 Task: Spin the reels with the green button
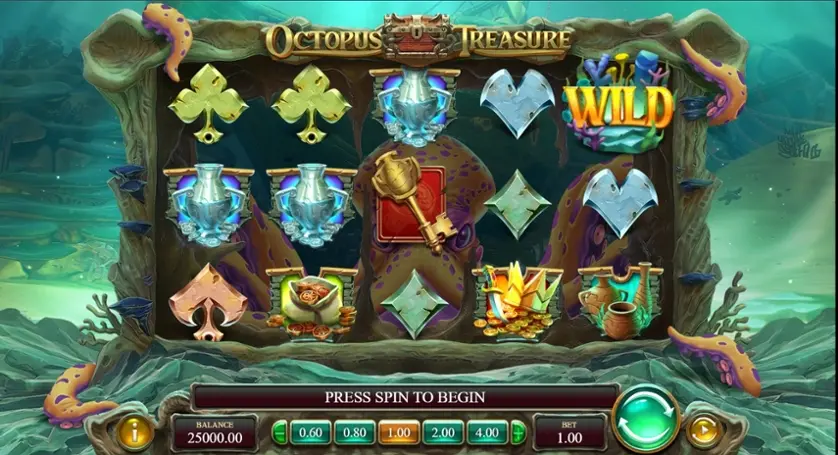click(645, 418)
